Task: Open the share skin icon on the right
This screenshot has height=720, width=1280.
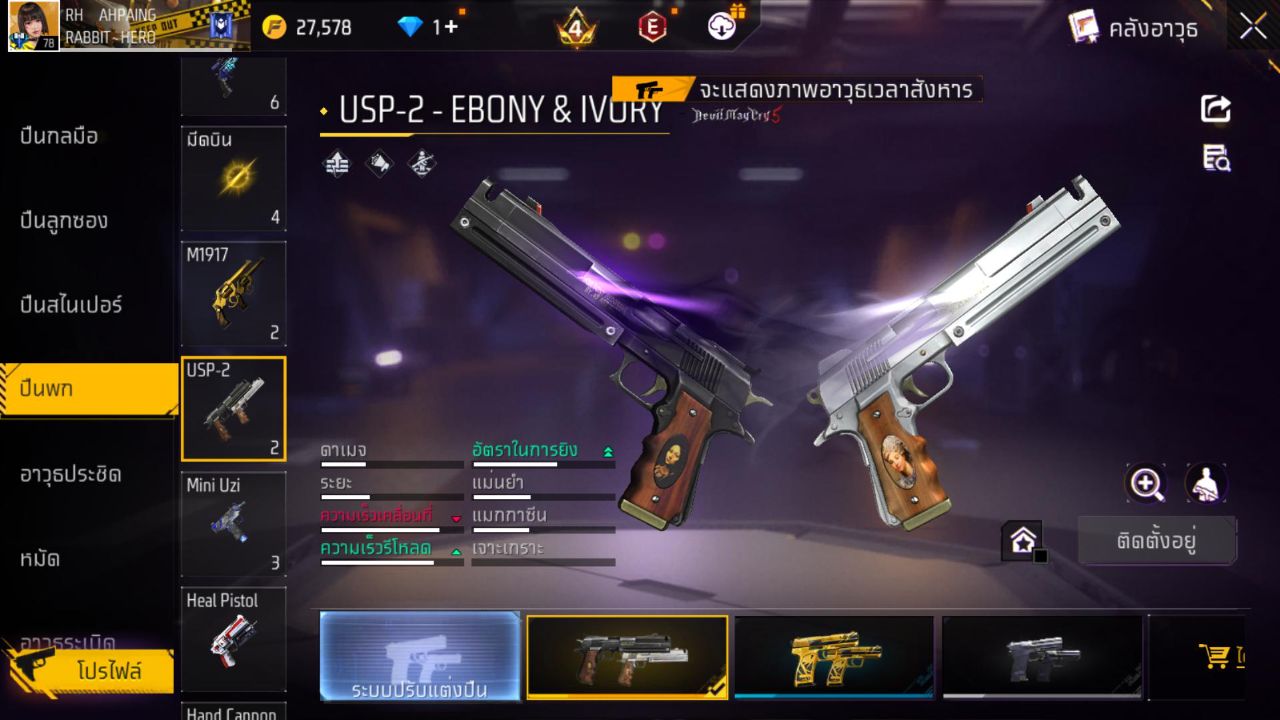Action: pos(1215,110)
